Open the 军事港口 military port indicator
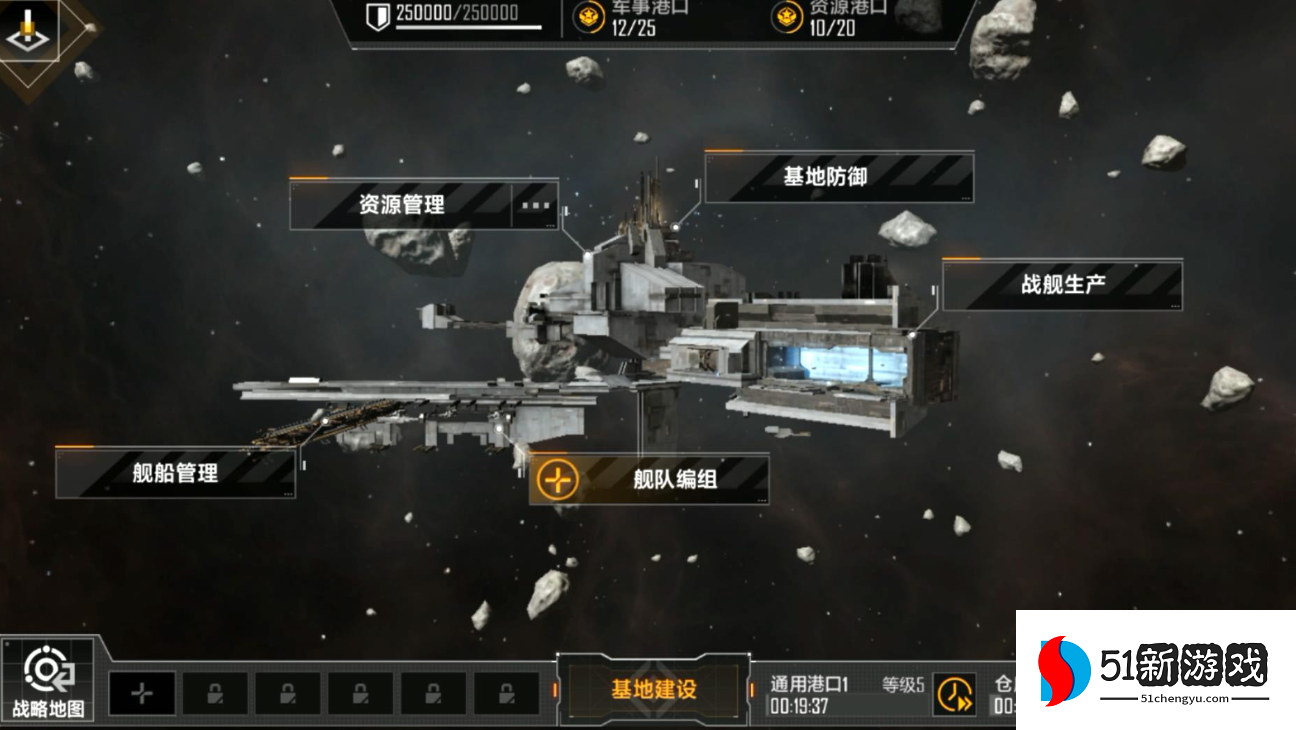 coord(633,17)
